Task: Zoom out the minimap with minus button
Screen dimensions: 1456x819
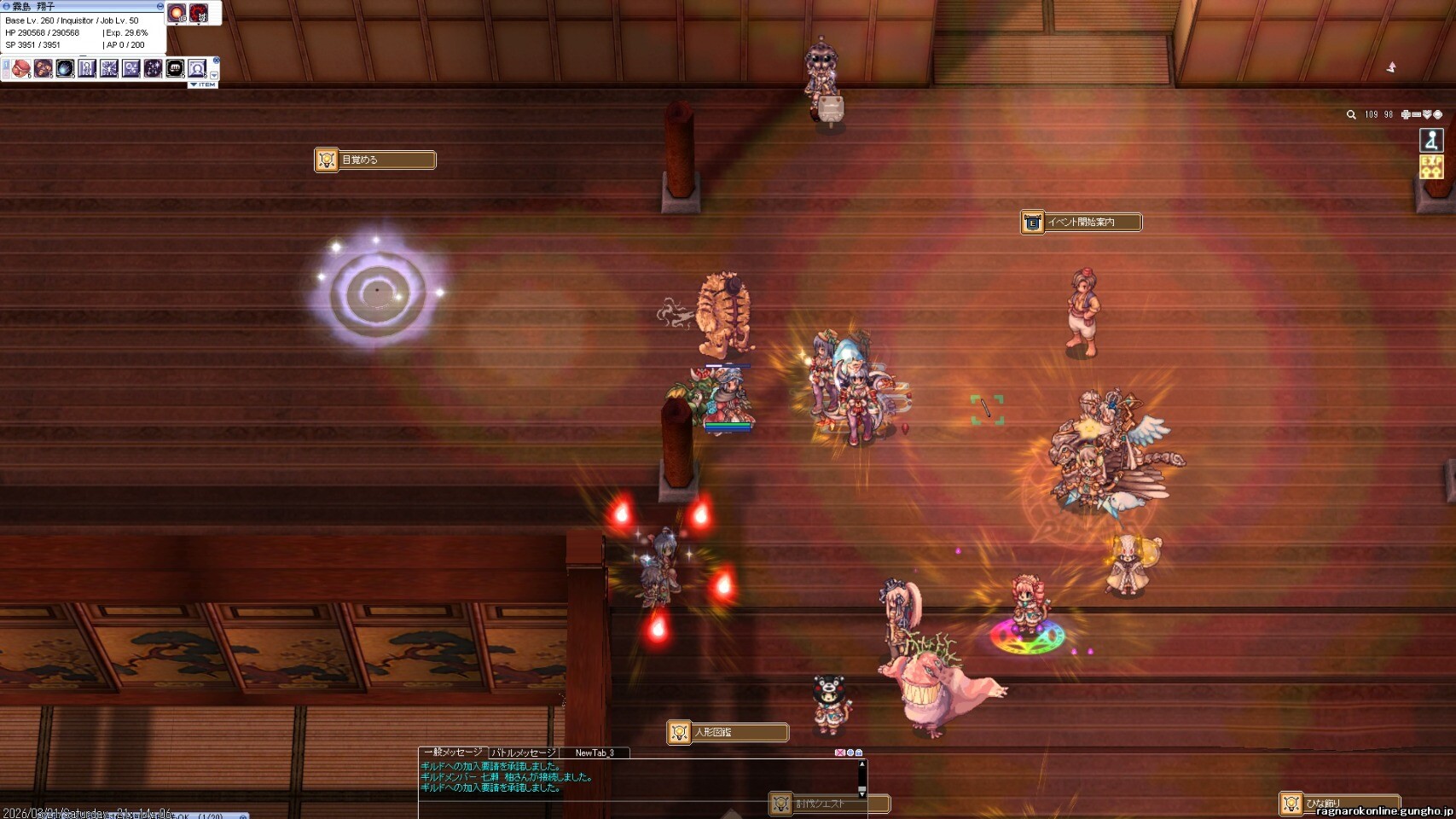Action: tap(1417, 114)
